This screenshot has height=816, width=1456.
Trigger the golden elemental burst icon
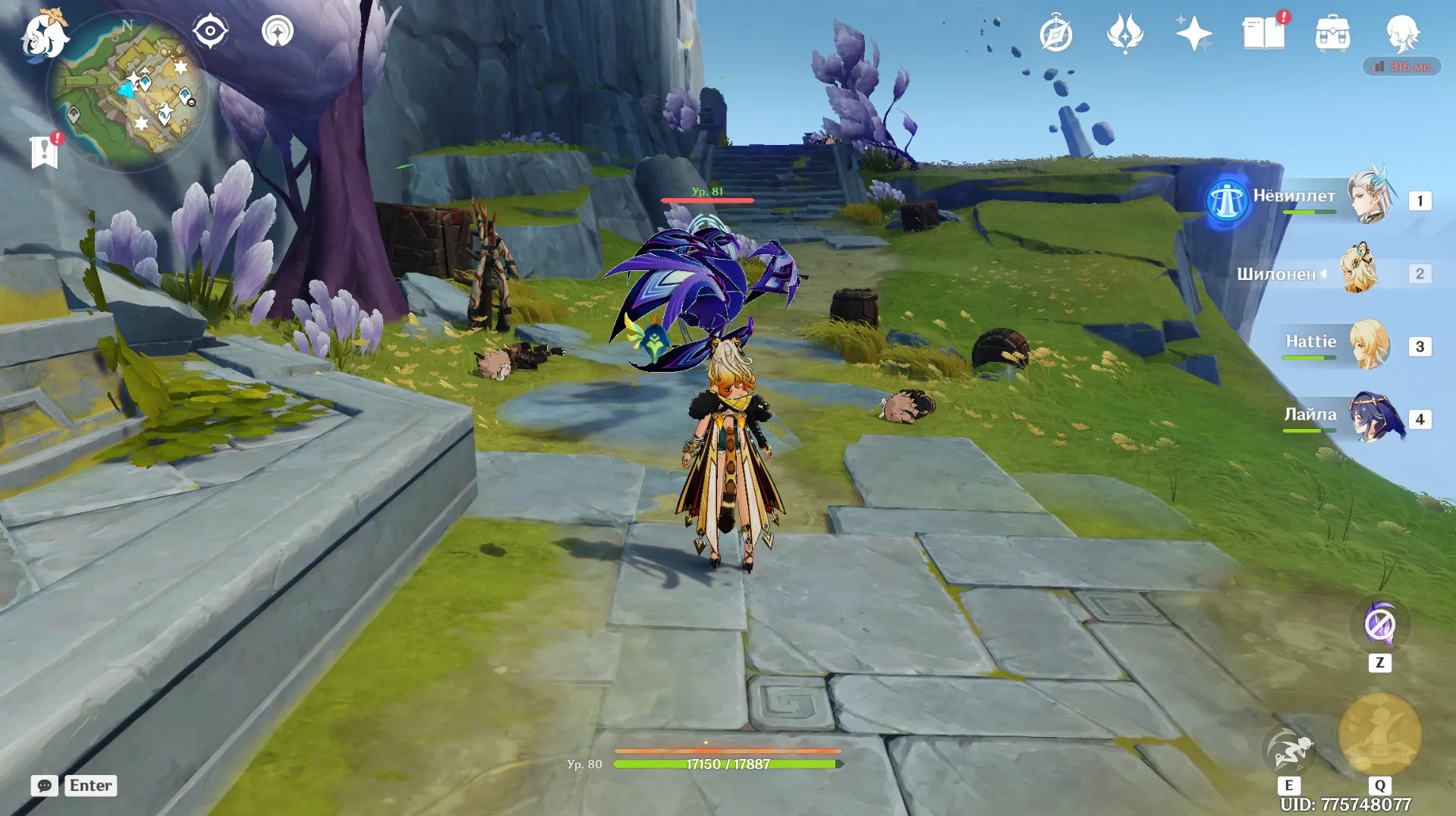1379,734
